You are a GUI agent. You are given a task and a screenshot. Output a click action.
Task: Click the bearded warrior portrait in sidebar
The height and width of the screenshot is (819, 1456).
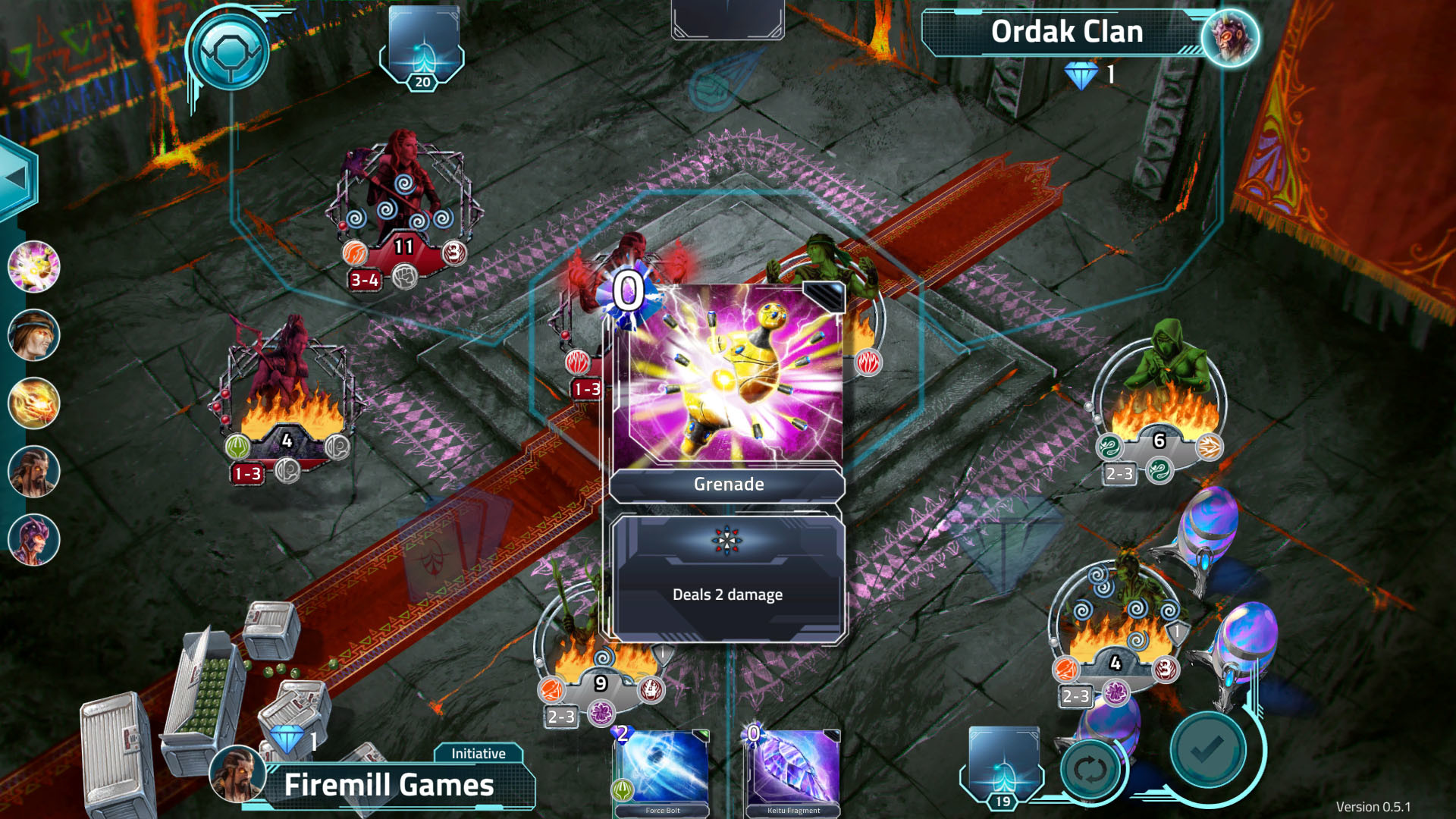[33, 470]
